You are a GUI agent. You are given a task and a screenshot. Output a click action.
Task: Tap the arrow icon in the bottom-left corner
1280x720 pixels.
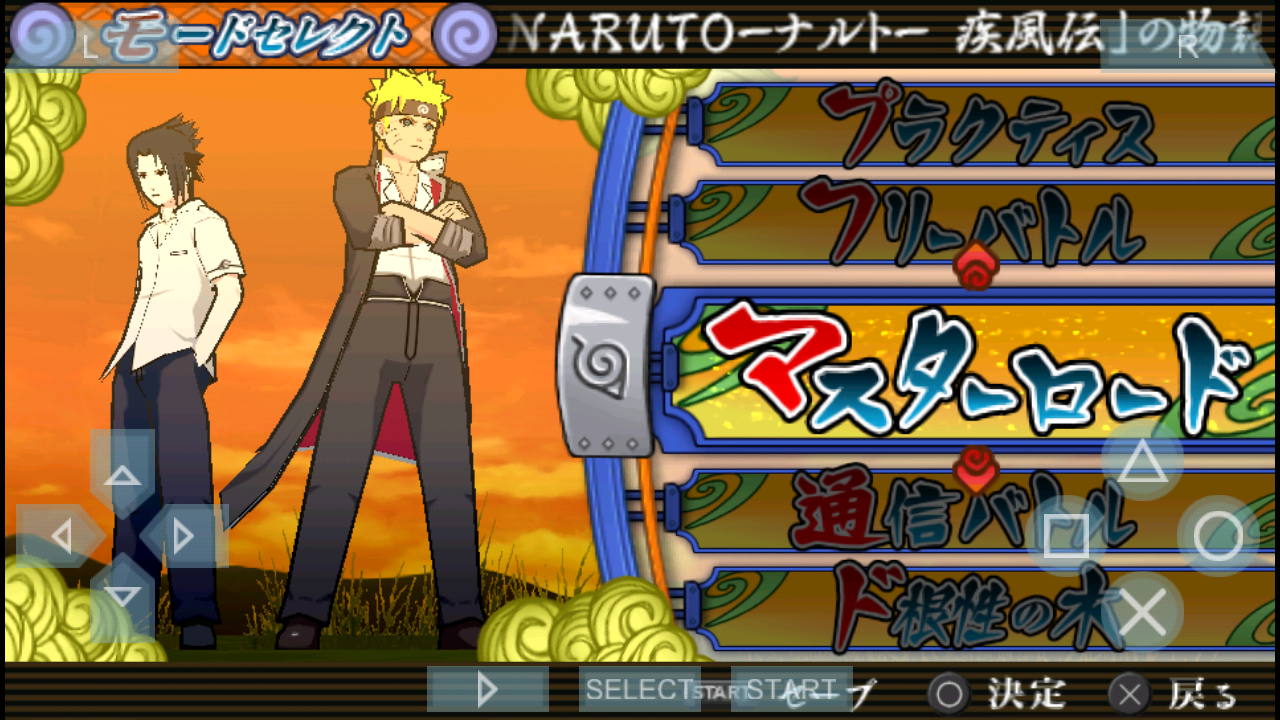(487, 690)
